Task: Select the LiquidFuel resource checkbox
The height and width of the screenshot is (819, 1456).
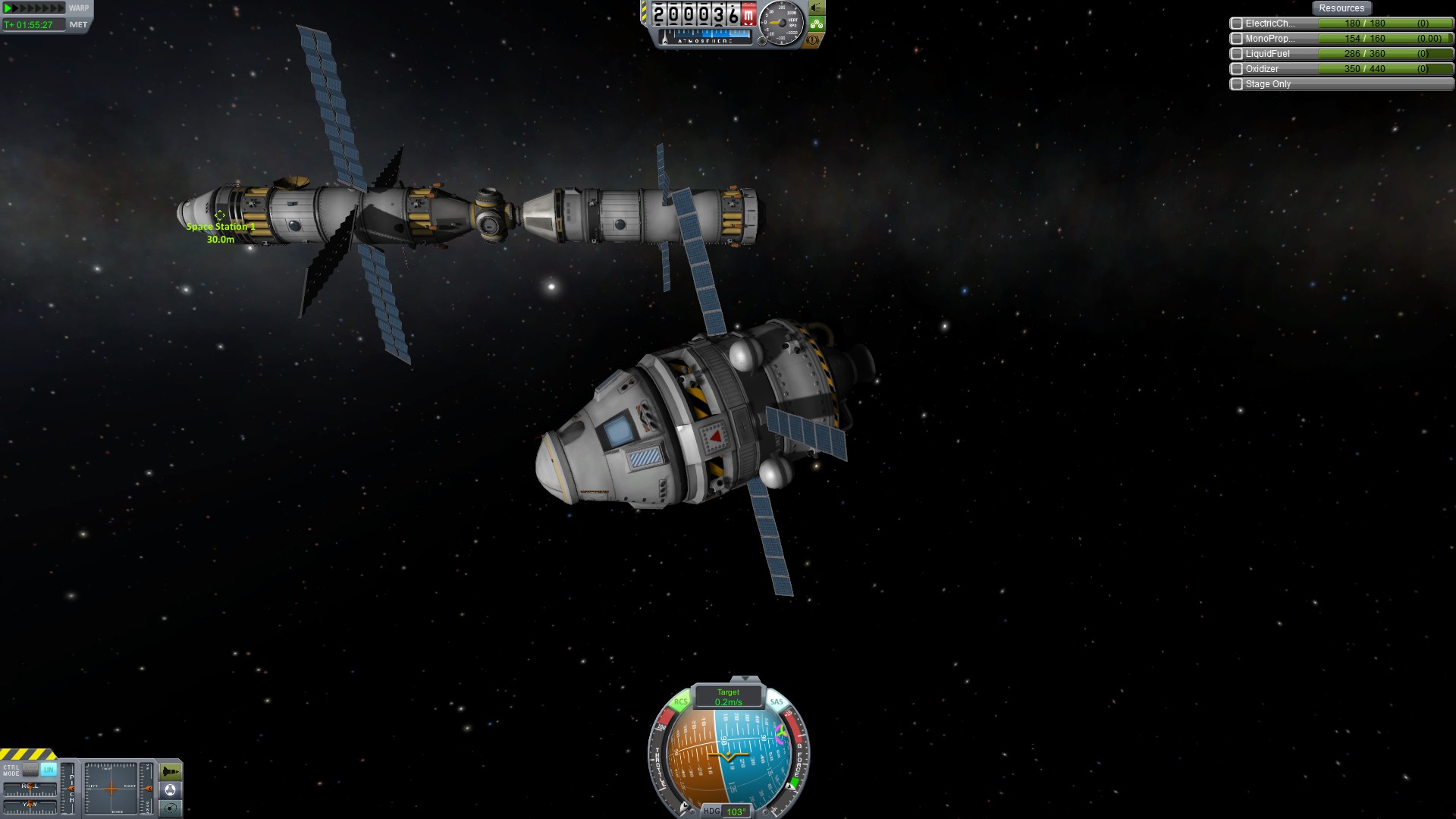Action: click(x=1237, y=54)
